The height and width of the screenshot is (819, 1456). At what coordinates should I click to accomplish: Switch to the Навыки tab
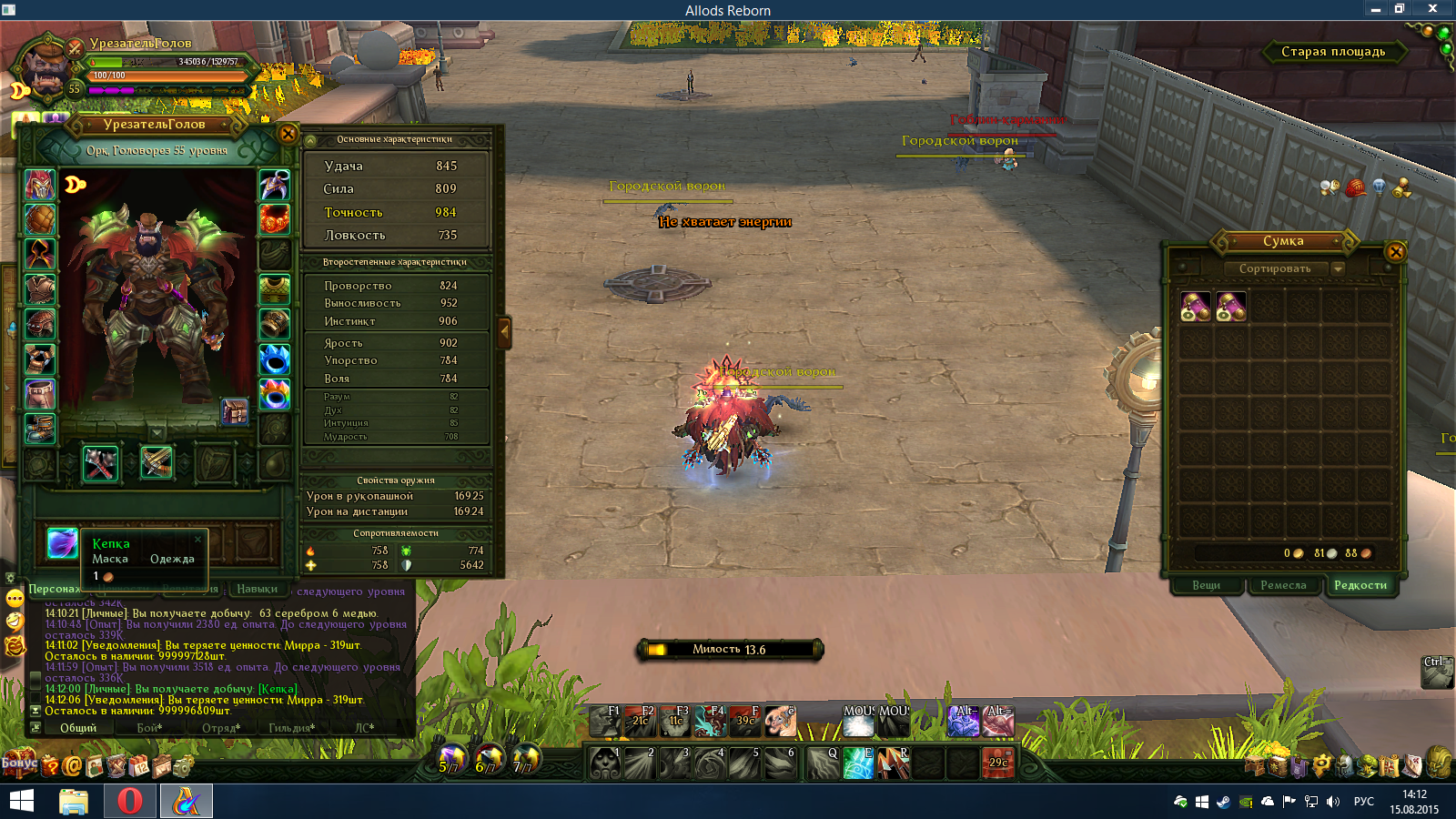coord(258,589)
